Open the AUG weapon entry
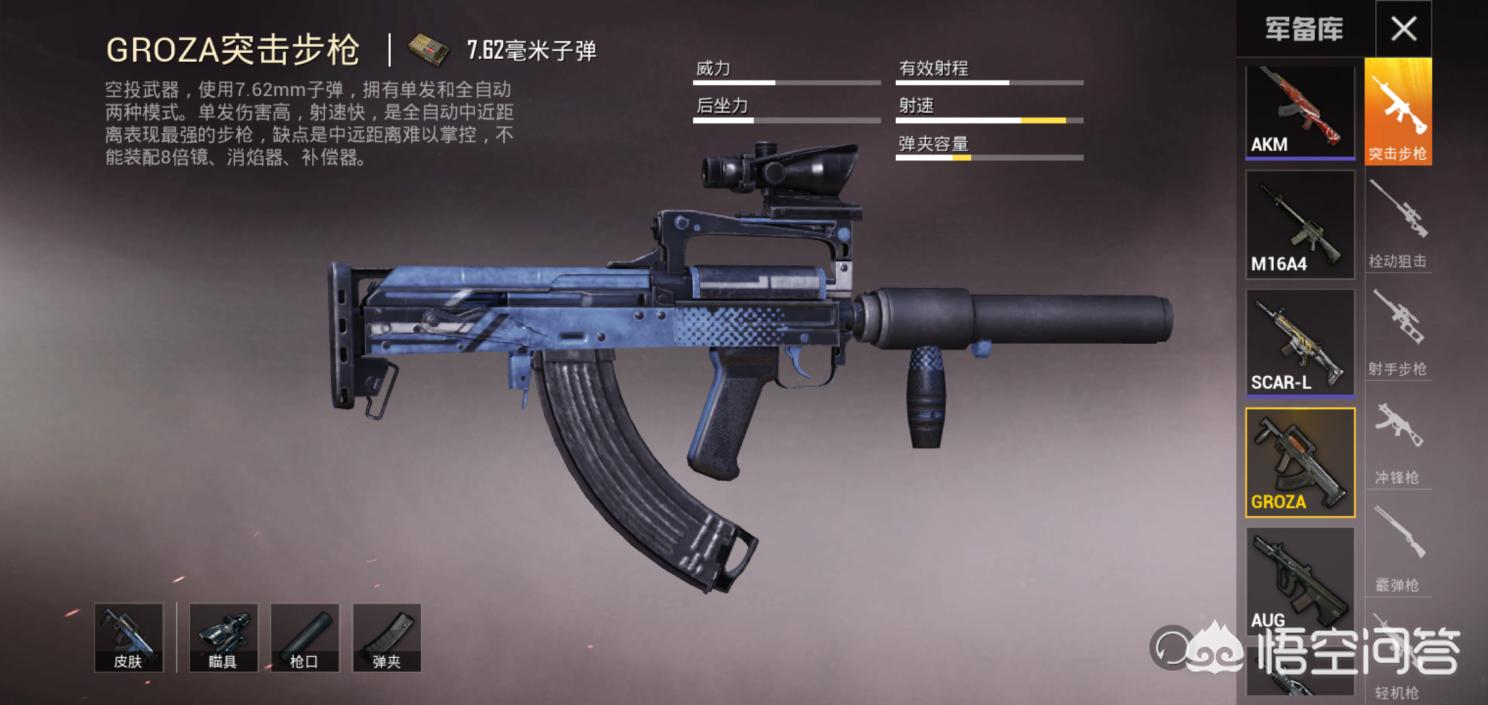 tap(1299, 580)
